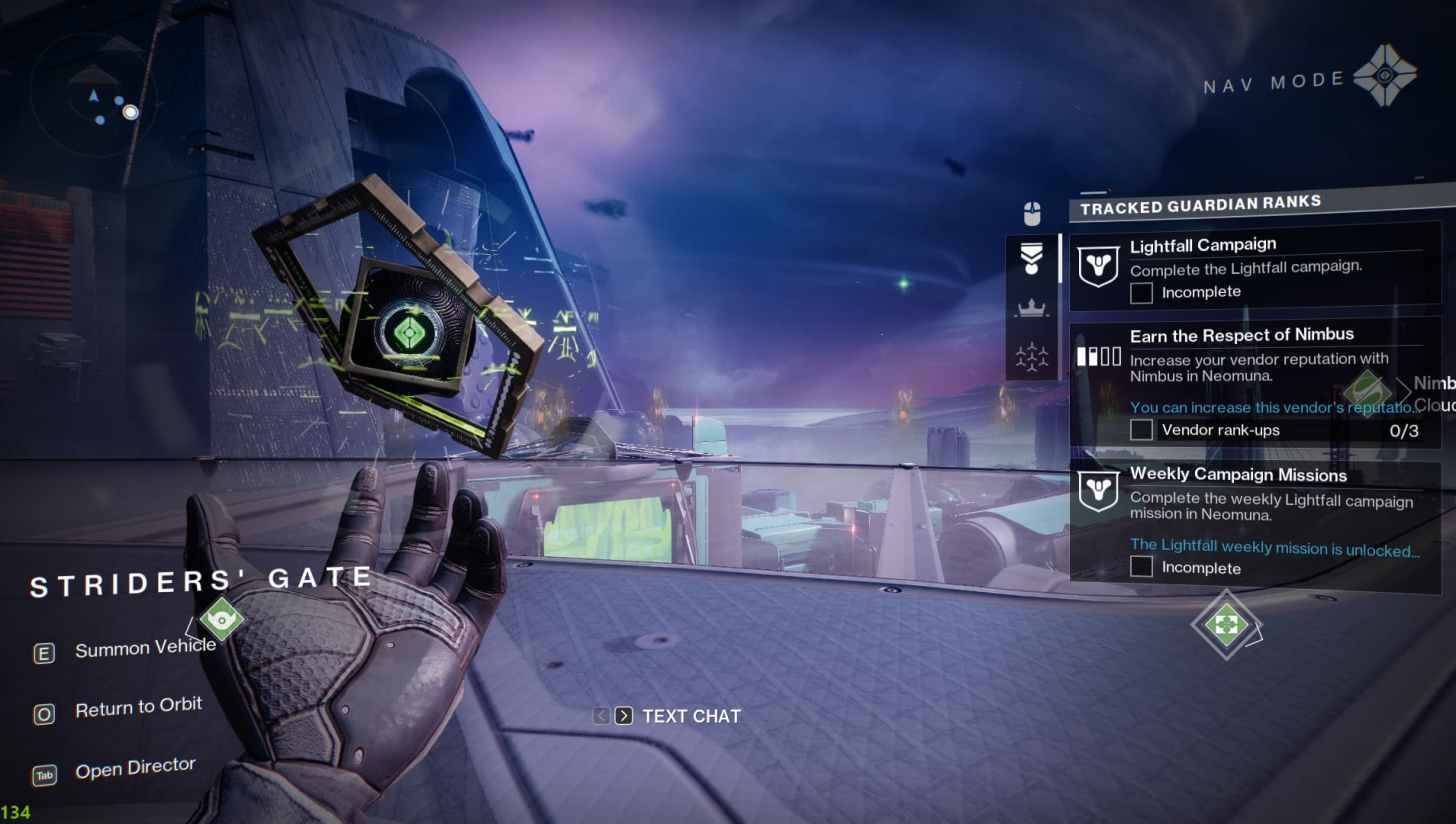The image size is (1456, 824).
Task: Open the TEXT CHAT panel
Action: coord(690,716)
